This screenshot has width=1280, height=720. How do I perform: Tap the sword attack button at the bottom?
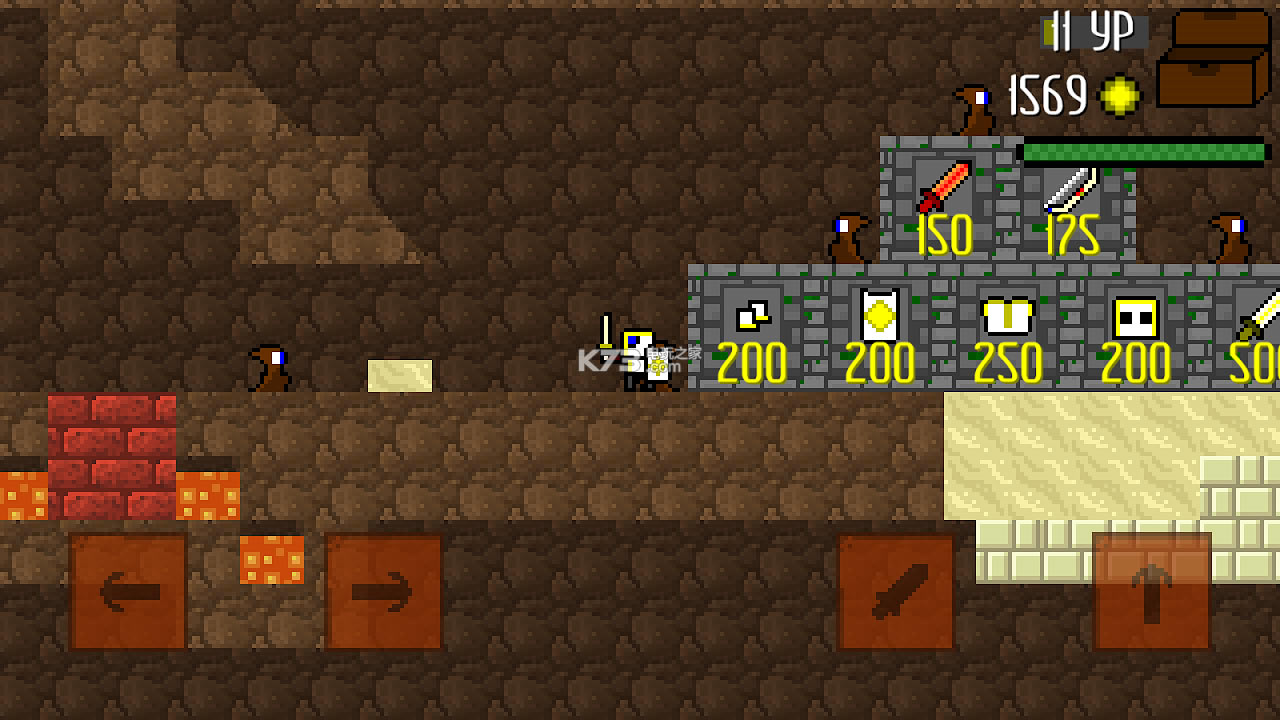point(893,592)
